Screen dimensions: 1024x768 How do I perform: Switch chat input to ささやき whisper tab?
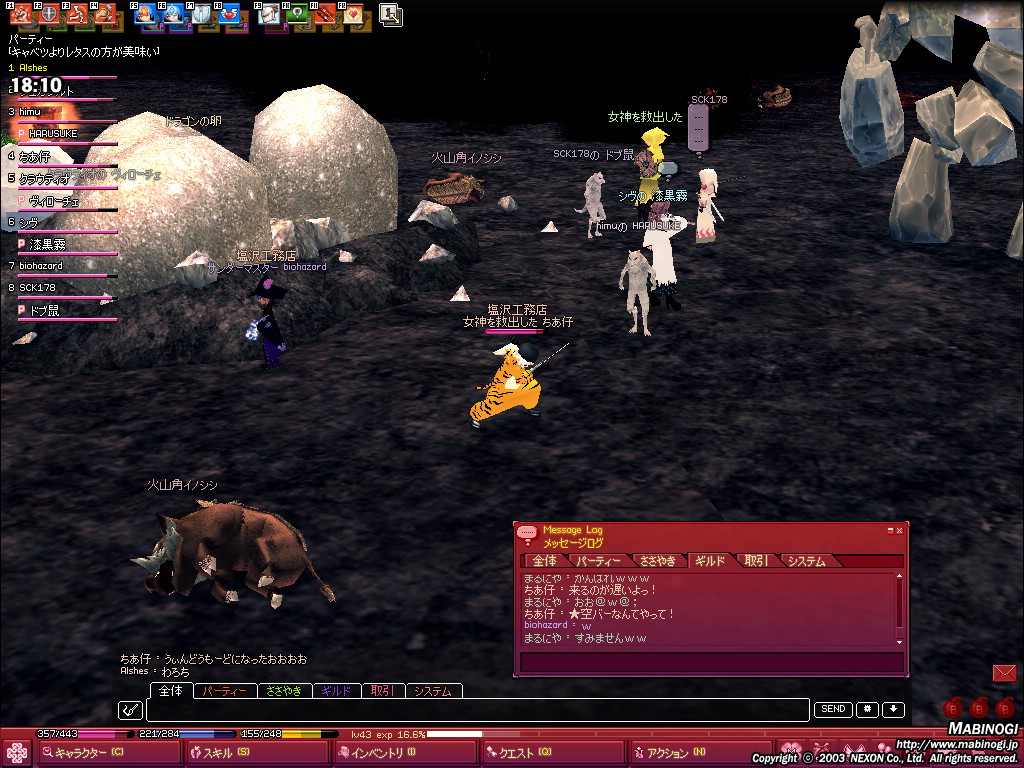pos(284,691)
